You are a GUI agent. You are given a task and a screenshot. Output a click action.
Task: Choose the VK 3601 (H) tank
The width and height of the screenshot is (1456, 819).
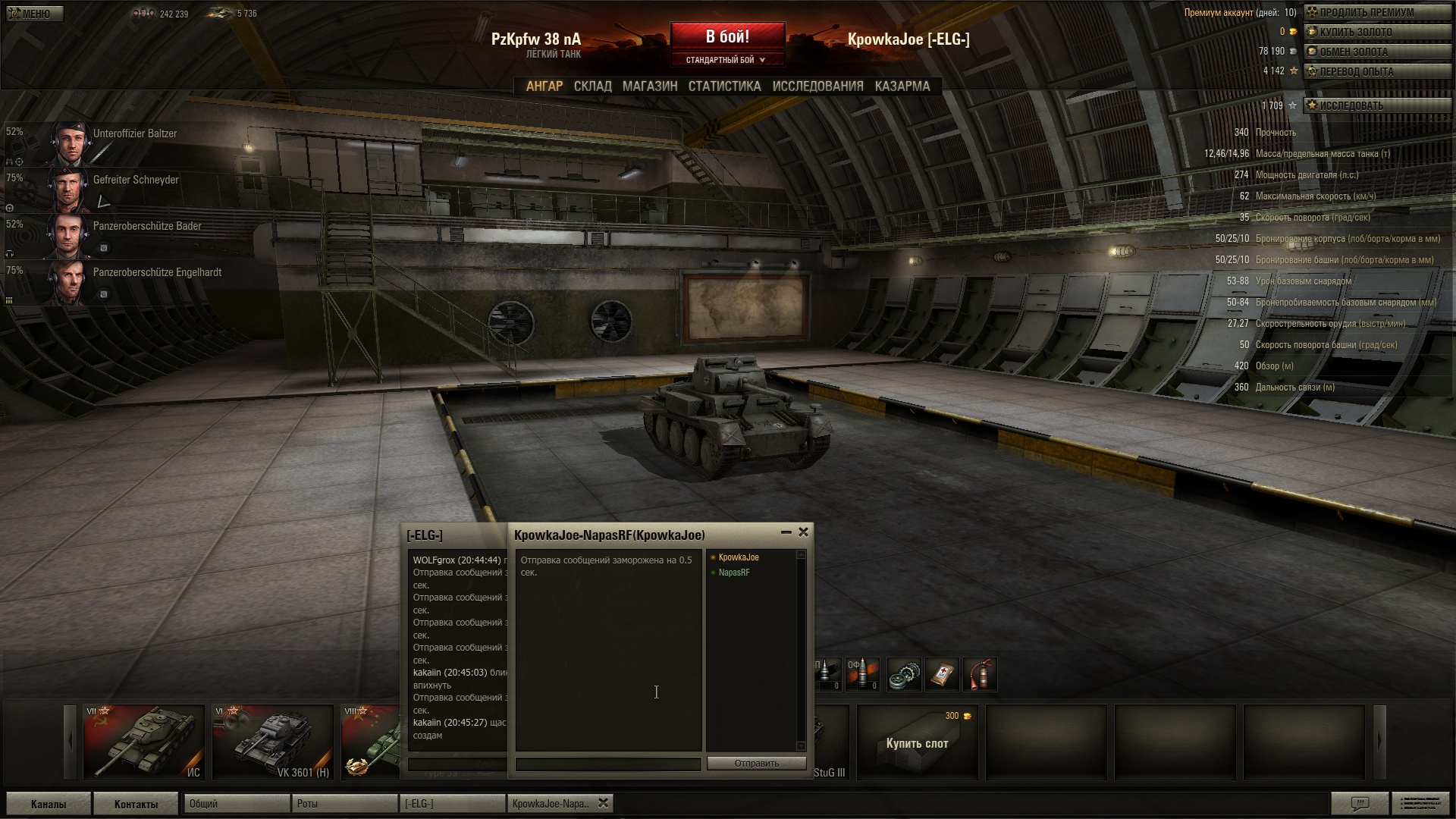pos(273,742)
